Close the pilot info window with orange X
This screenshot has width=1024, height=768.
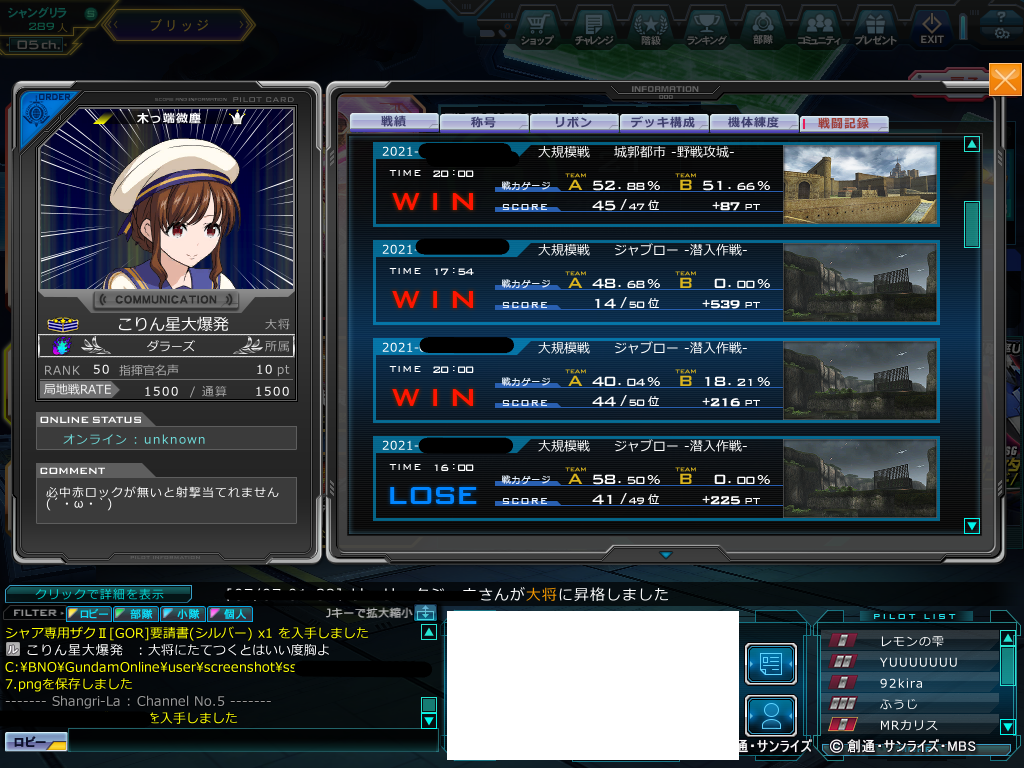(x=1004, y=80)
